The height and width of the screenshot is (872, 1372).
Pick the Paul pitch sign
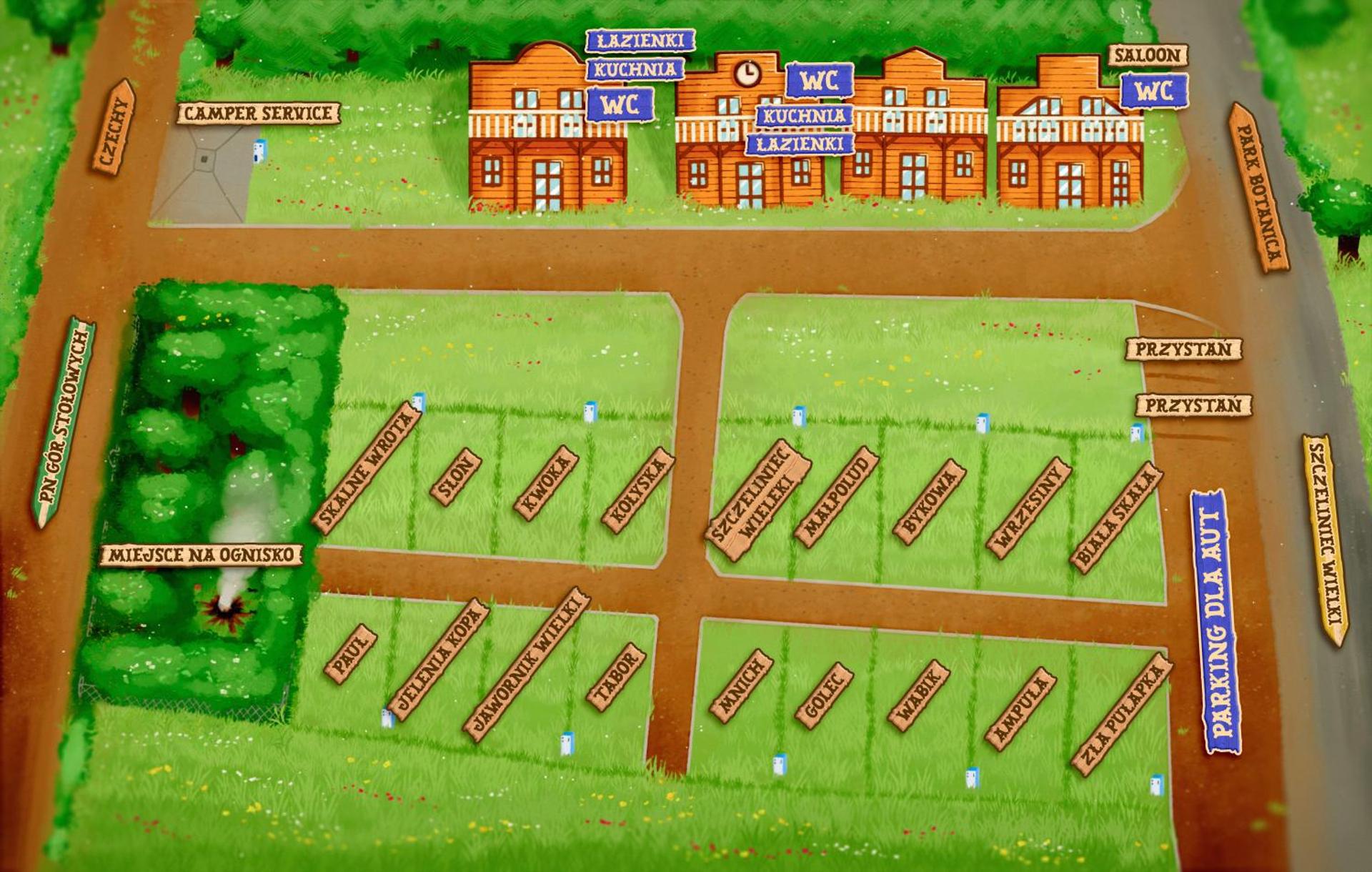point(350,653)
